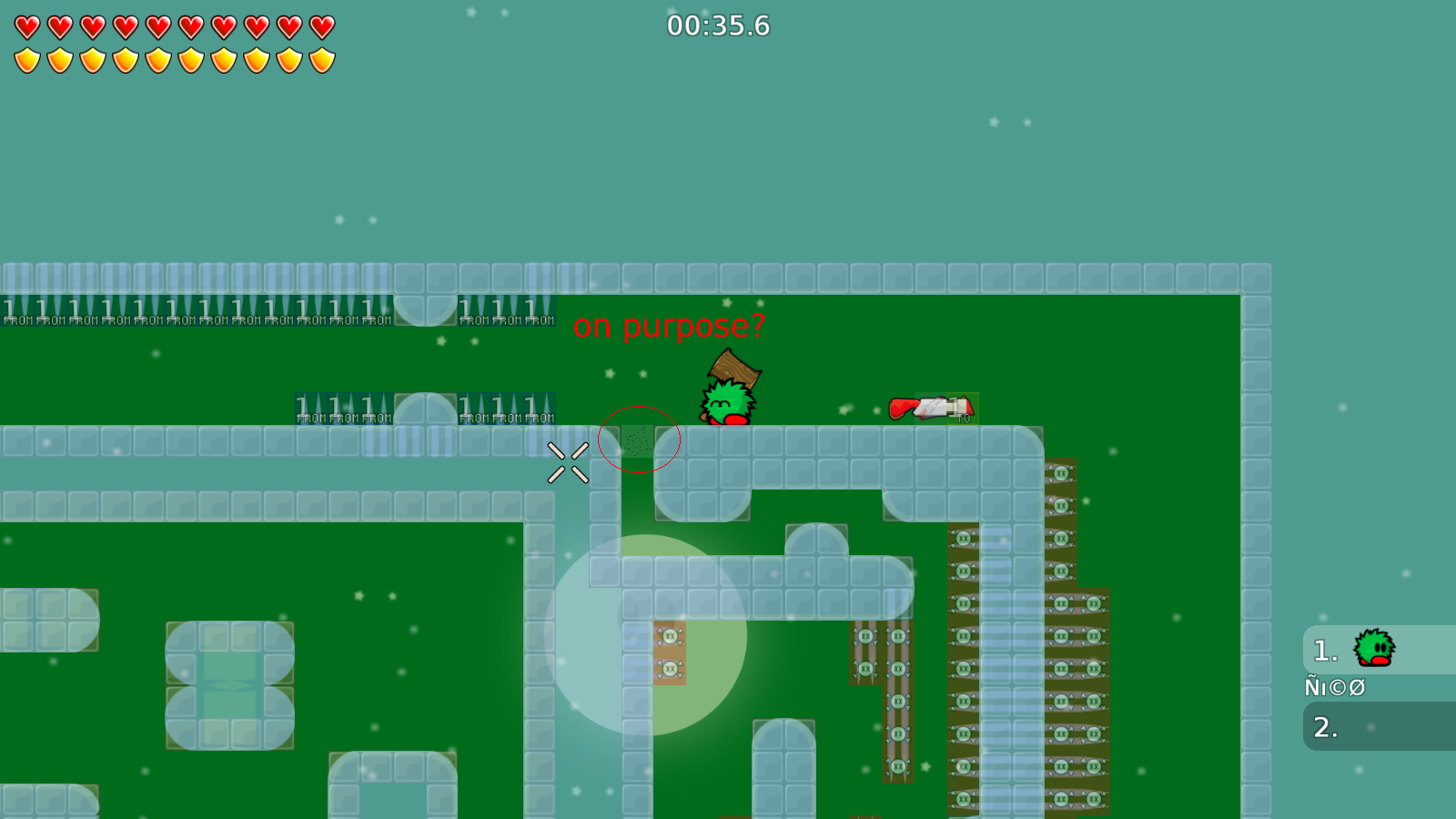Click the shotgun pickup near the TO tile
Image resolution: width=1456 pixels, height=819 pixels.
pos(930,409)
